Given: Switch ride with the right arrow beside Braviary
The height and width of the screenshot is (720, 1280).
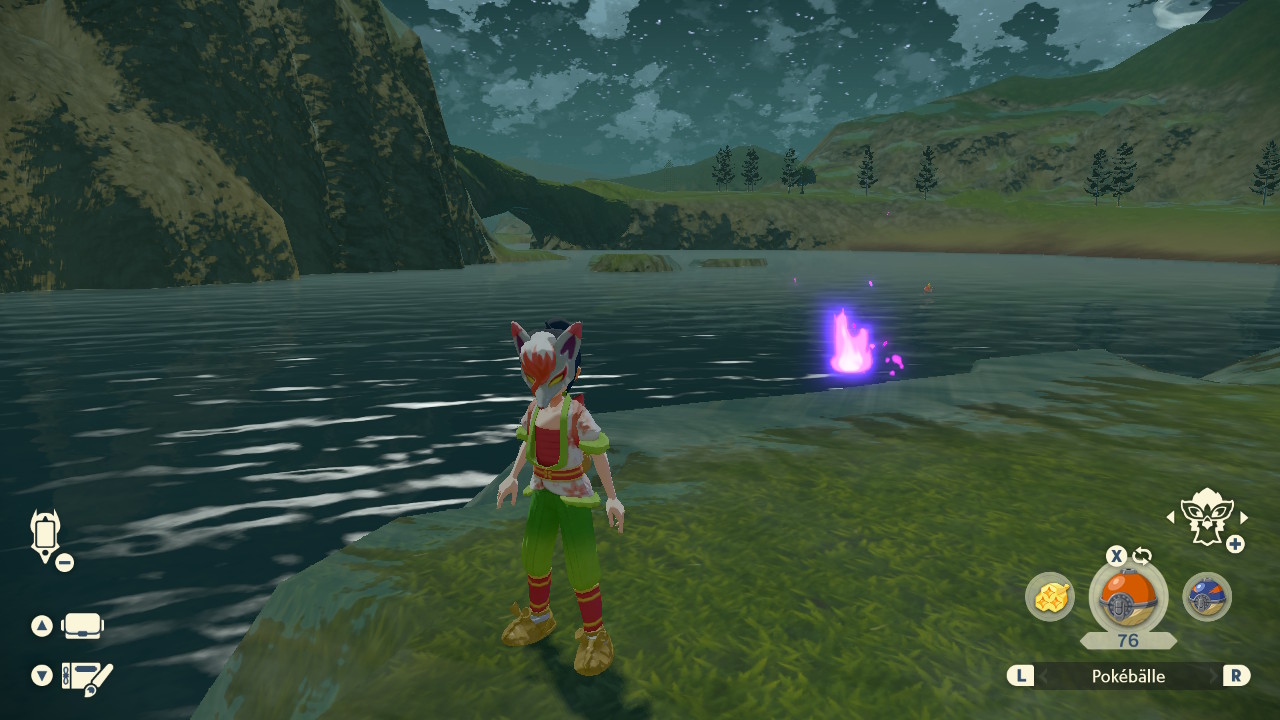Looking at the screenshot, I should (x=1244, y=517).
